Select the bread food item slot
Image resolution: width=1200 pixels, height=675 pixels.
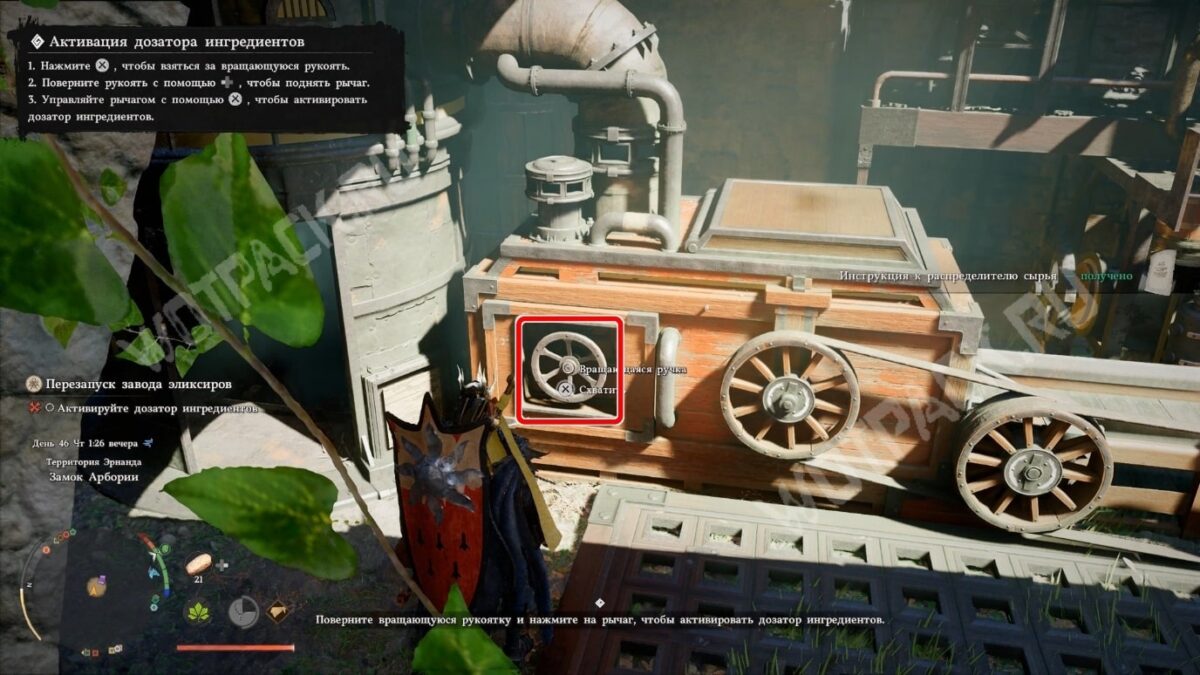pyautogui.click(x=198, y=563)
